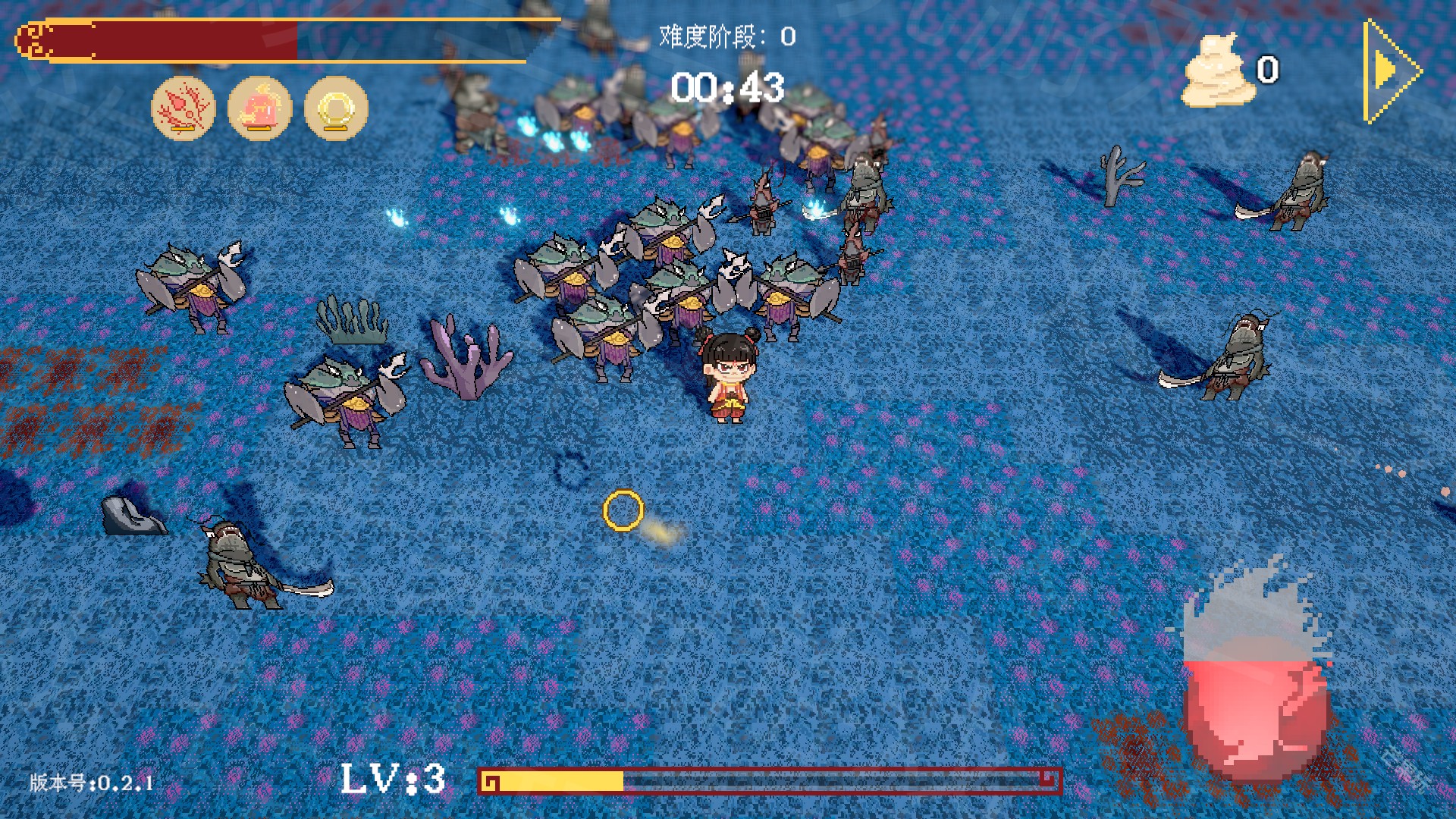Choose the golden ring skill icon
This screenshot has height=819, width=1456.
[x=336, y=108]
